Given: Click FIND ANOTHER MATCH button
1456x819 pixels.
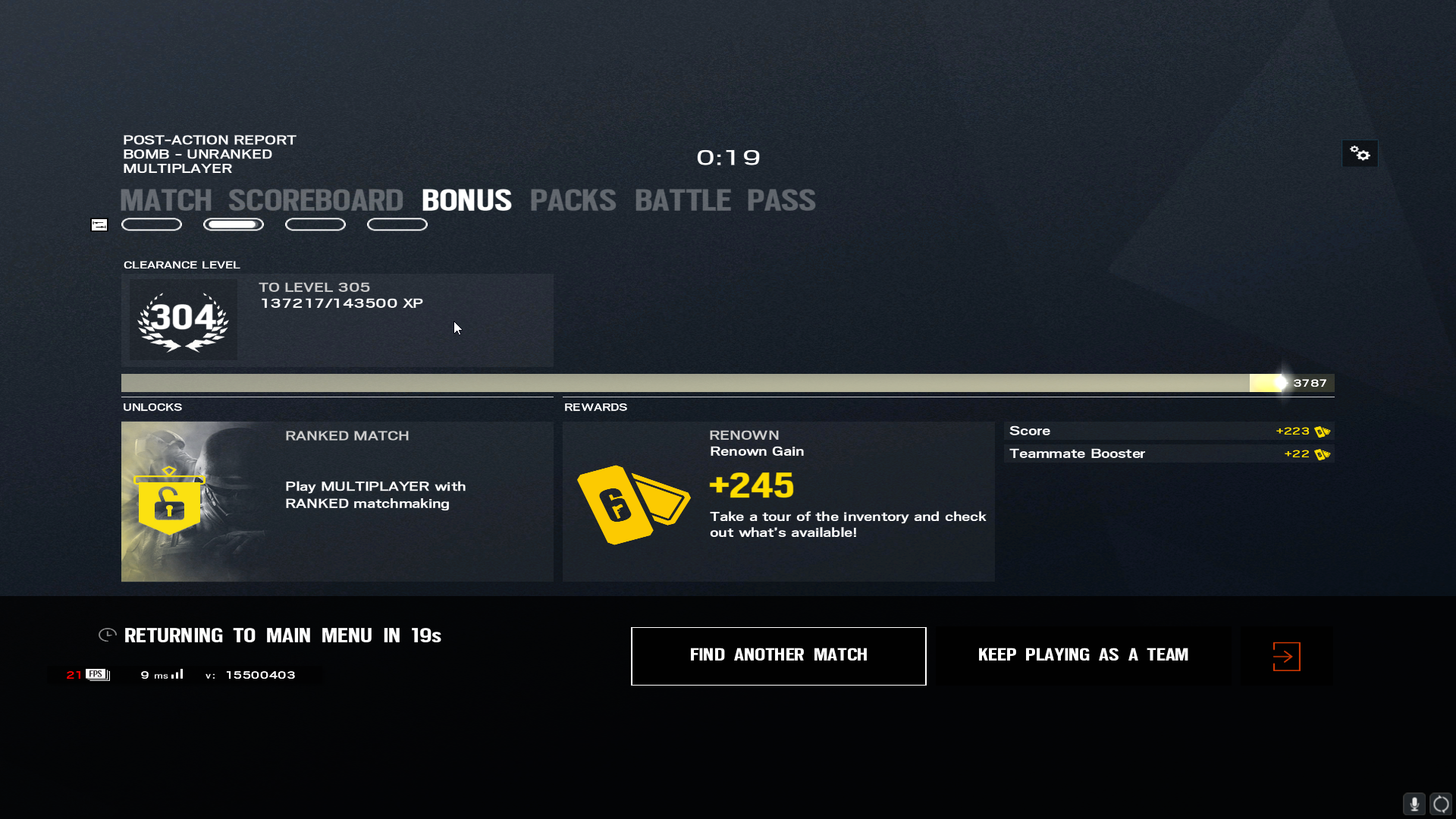Looking at the screenshot, I should pos(778,655).
